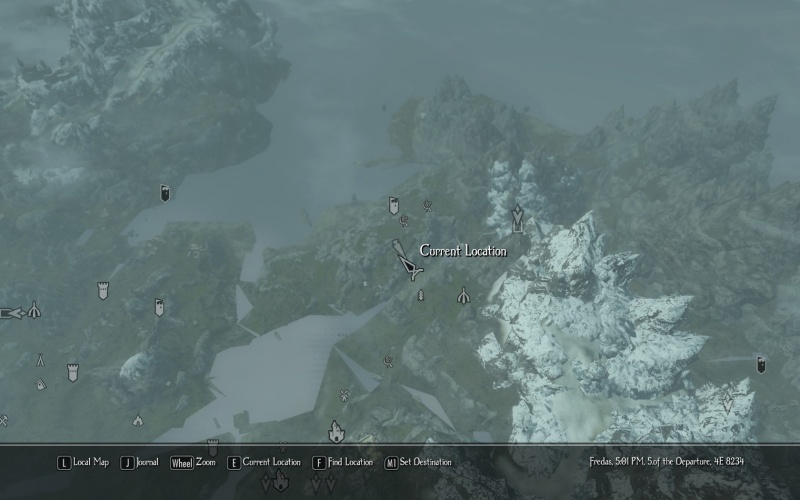Click the small pine tree map marker
The width and height of the screenshot is (800, 500).
[421, 296]
